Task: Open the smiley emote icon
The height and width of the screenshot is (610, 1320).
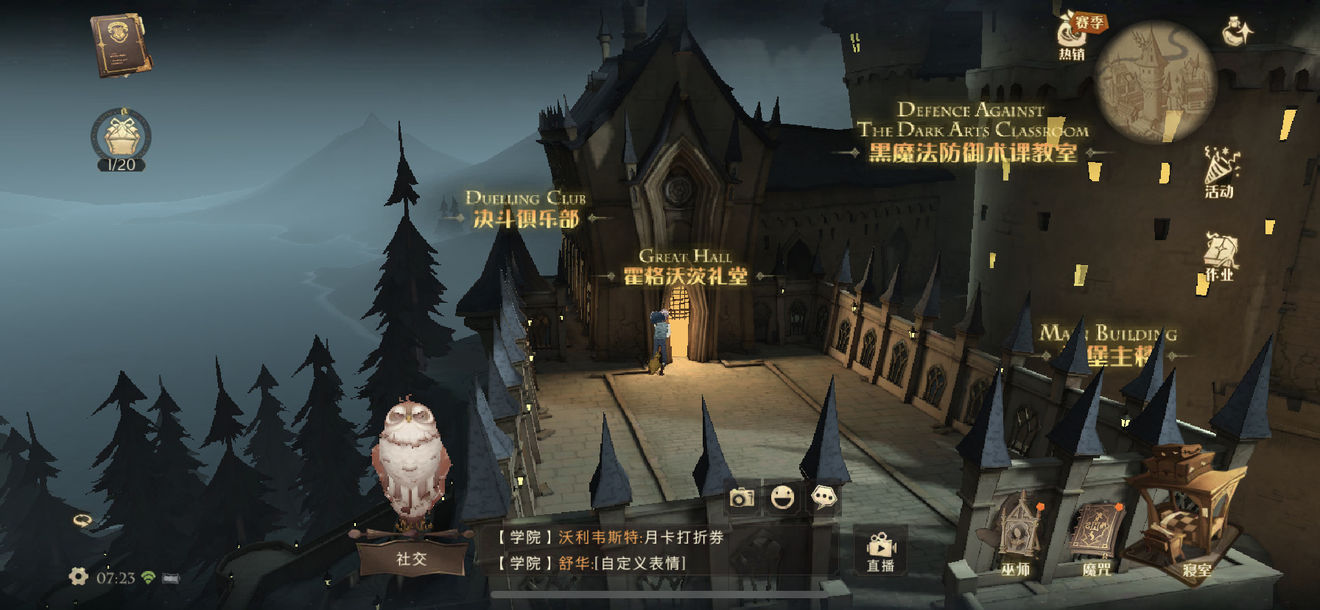Action: pos(783,497)
